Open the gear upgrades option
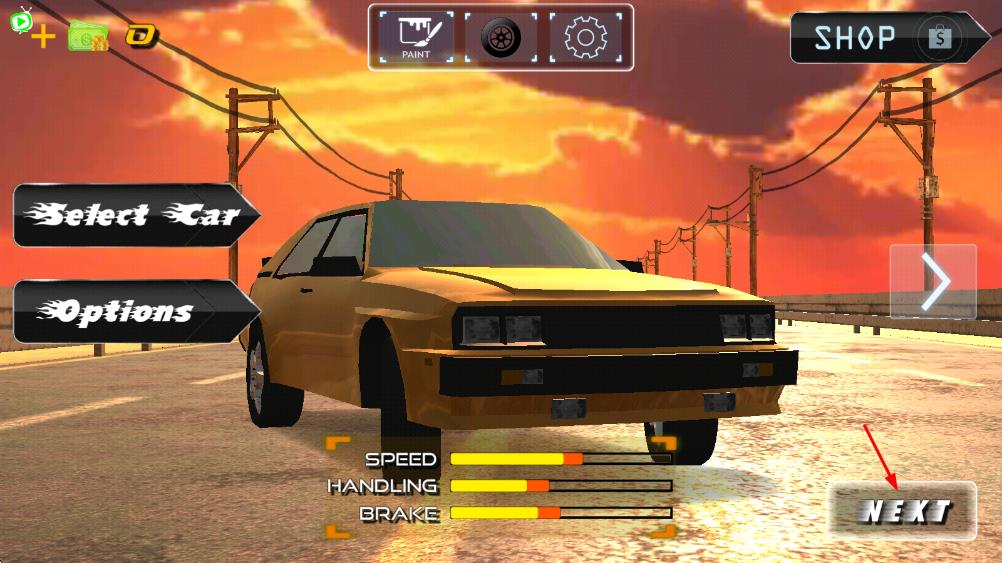This screenshot has width=1002, height=563. [x=585, y=38]
